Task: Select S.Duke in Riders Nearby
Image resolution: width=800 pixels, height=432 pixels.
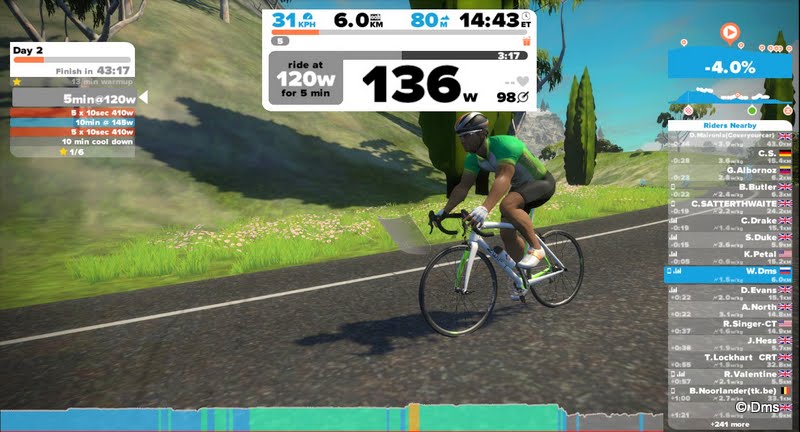Action: pos(728,238)
